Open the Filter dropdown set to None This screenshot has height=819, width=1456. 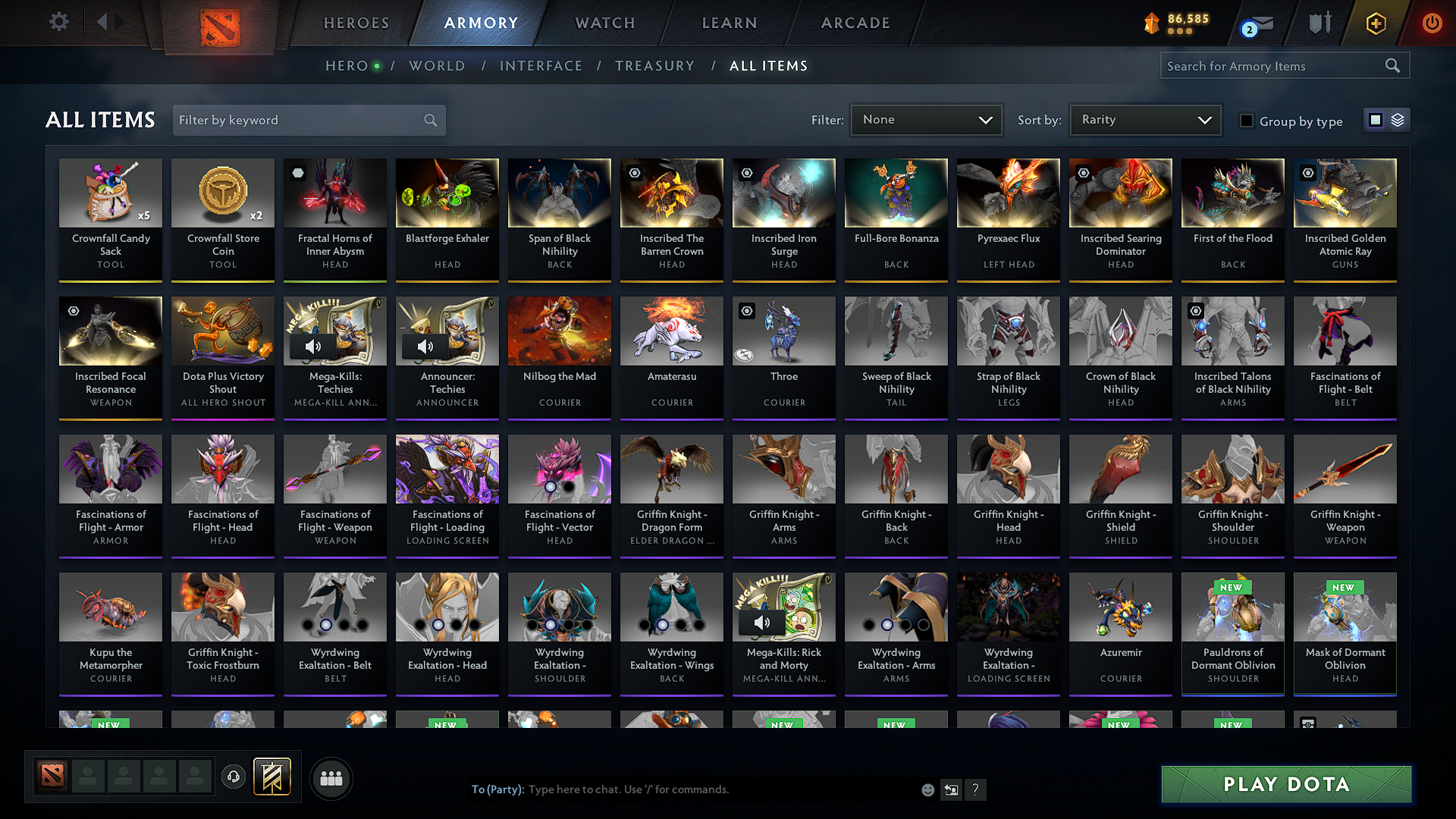point(926,119)
